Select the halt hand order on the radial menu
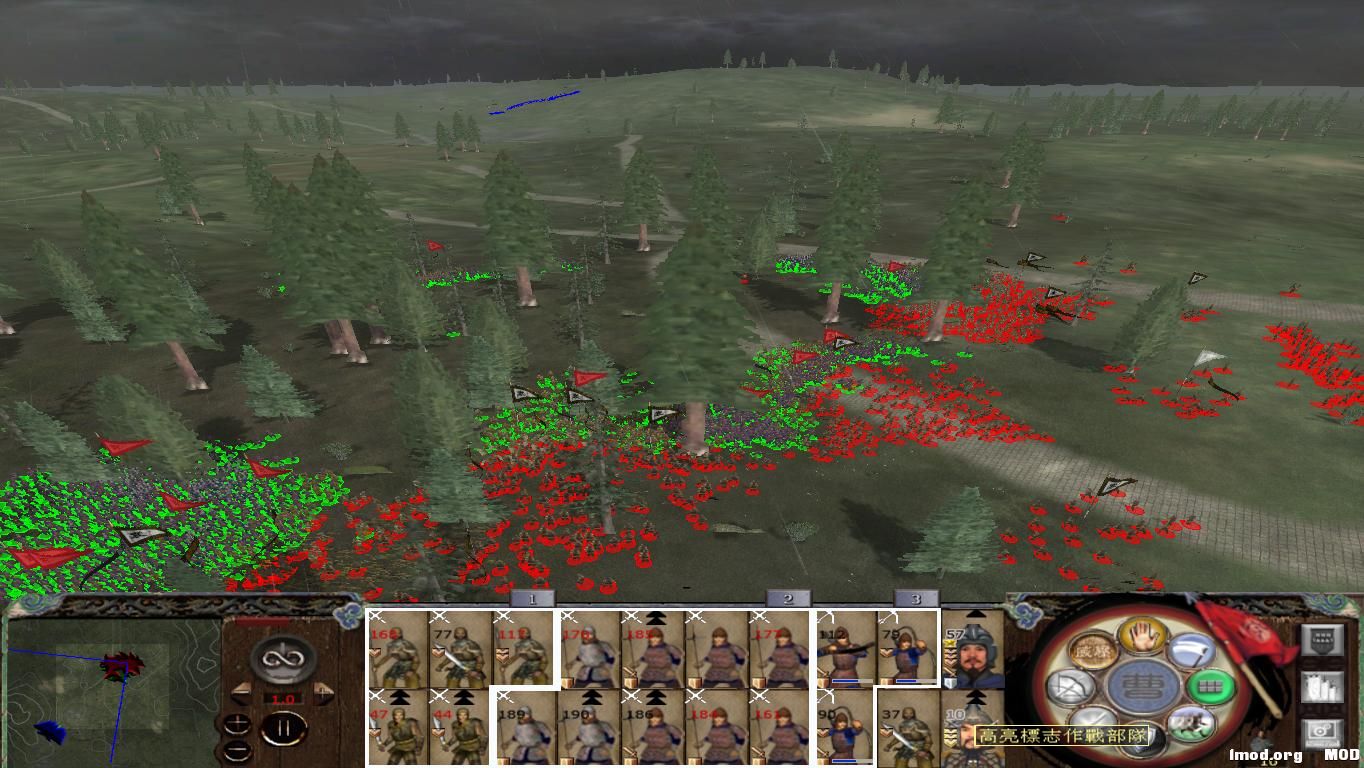 tap(1141, 633)
